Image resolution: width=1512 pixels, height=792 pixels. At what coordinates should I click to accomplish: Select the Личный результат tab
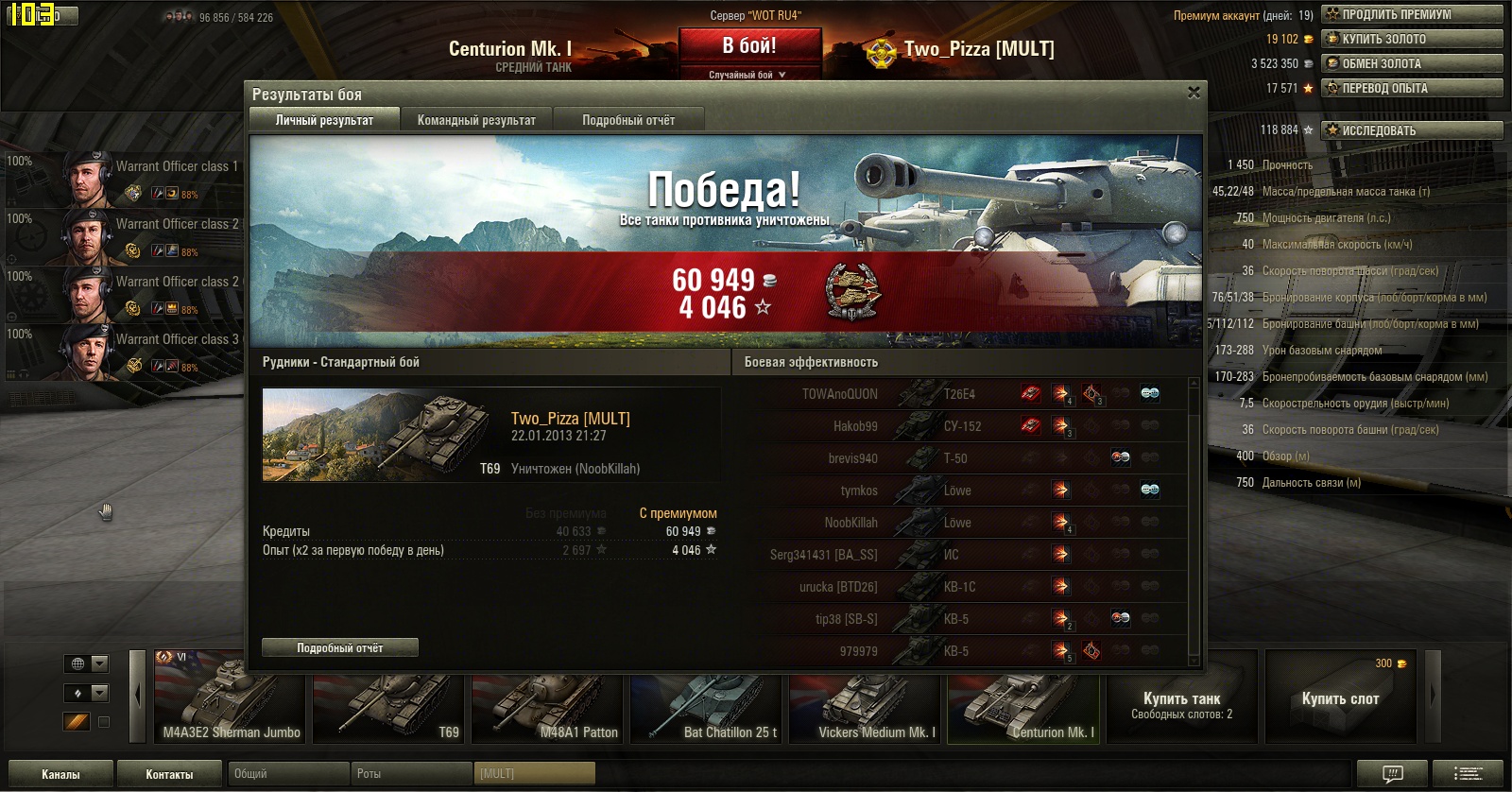tap(324, 120)
